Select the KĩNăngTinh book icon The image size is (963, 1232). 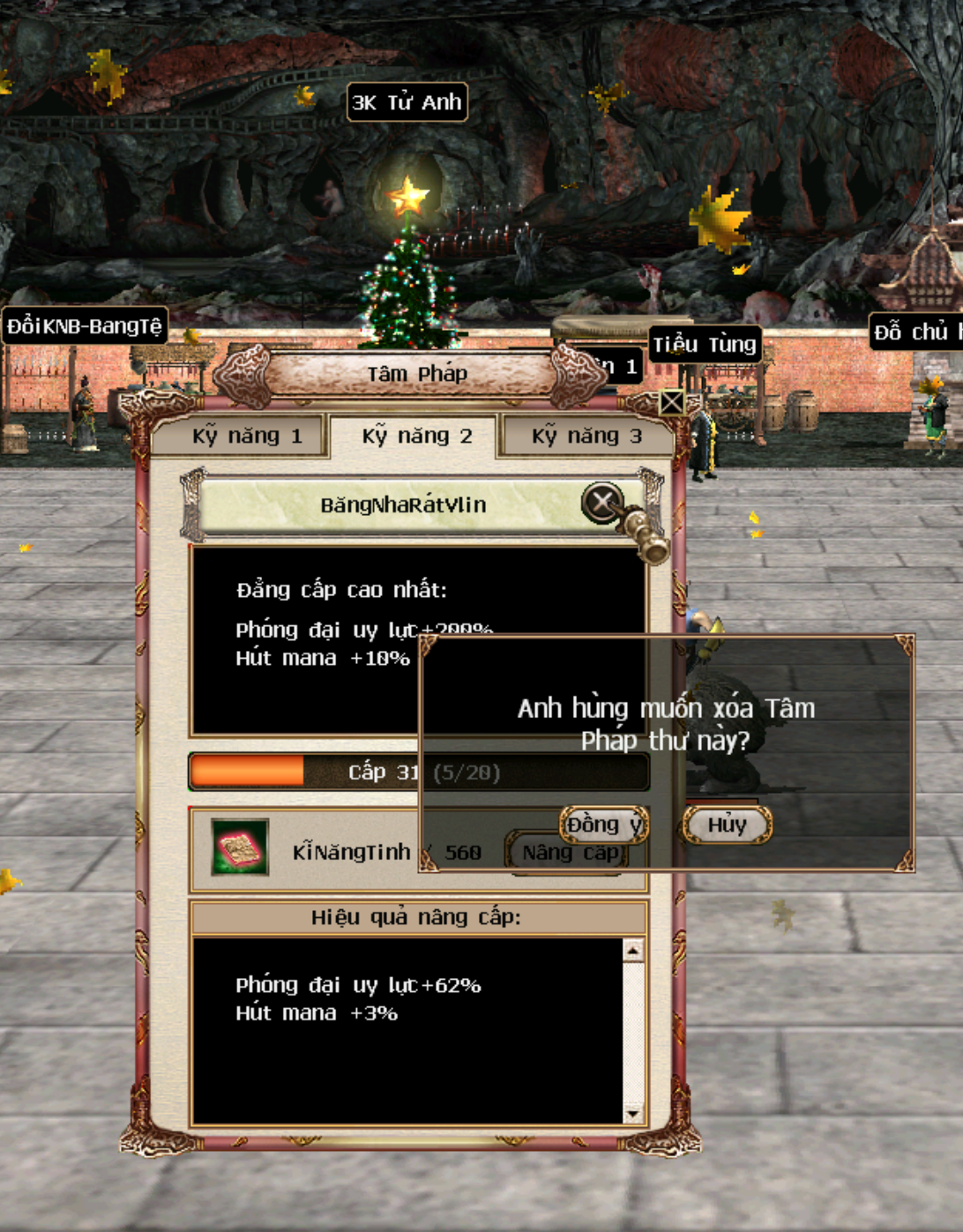pos(240,847)
